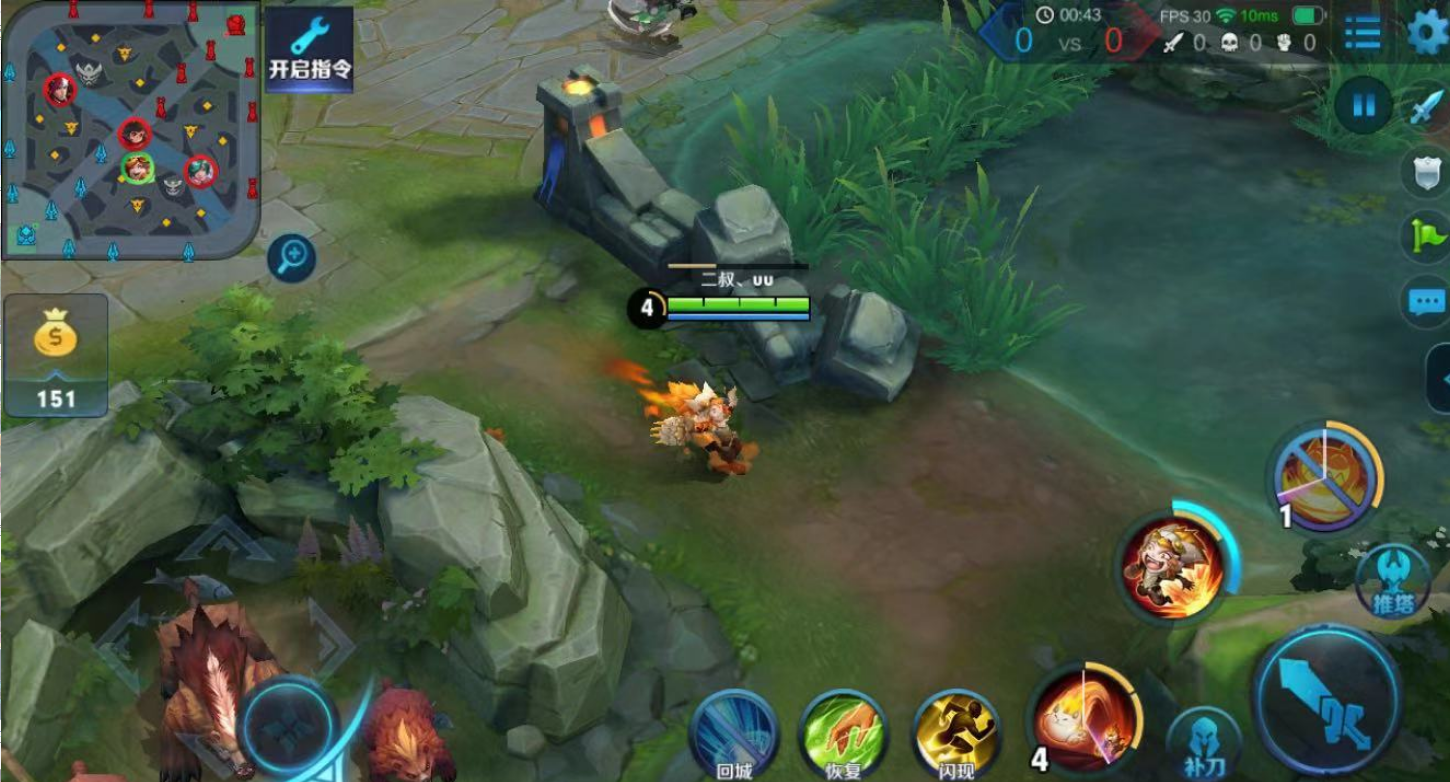
Task: Tap the 补刀 last-hit button
Action: tap(1203, 745)
